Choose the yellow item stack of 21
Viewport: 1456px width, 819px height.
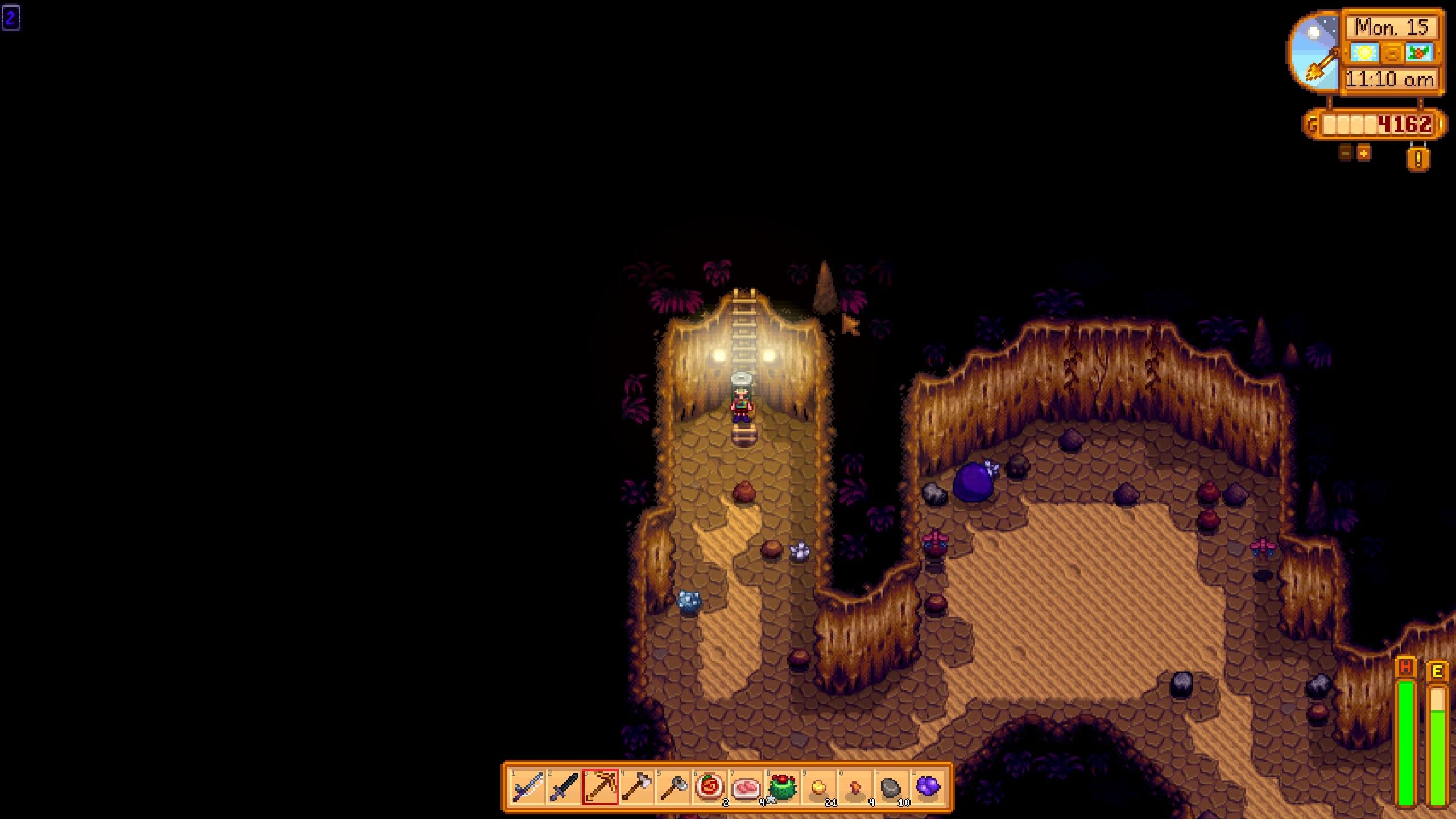818,788
